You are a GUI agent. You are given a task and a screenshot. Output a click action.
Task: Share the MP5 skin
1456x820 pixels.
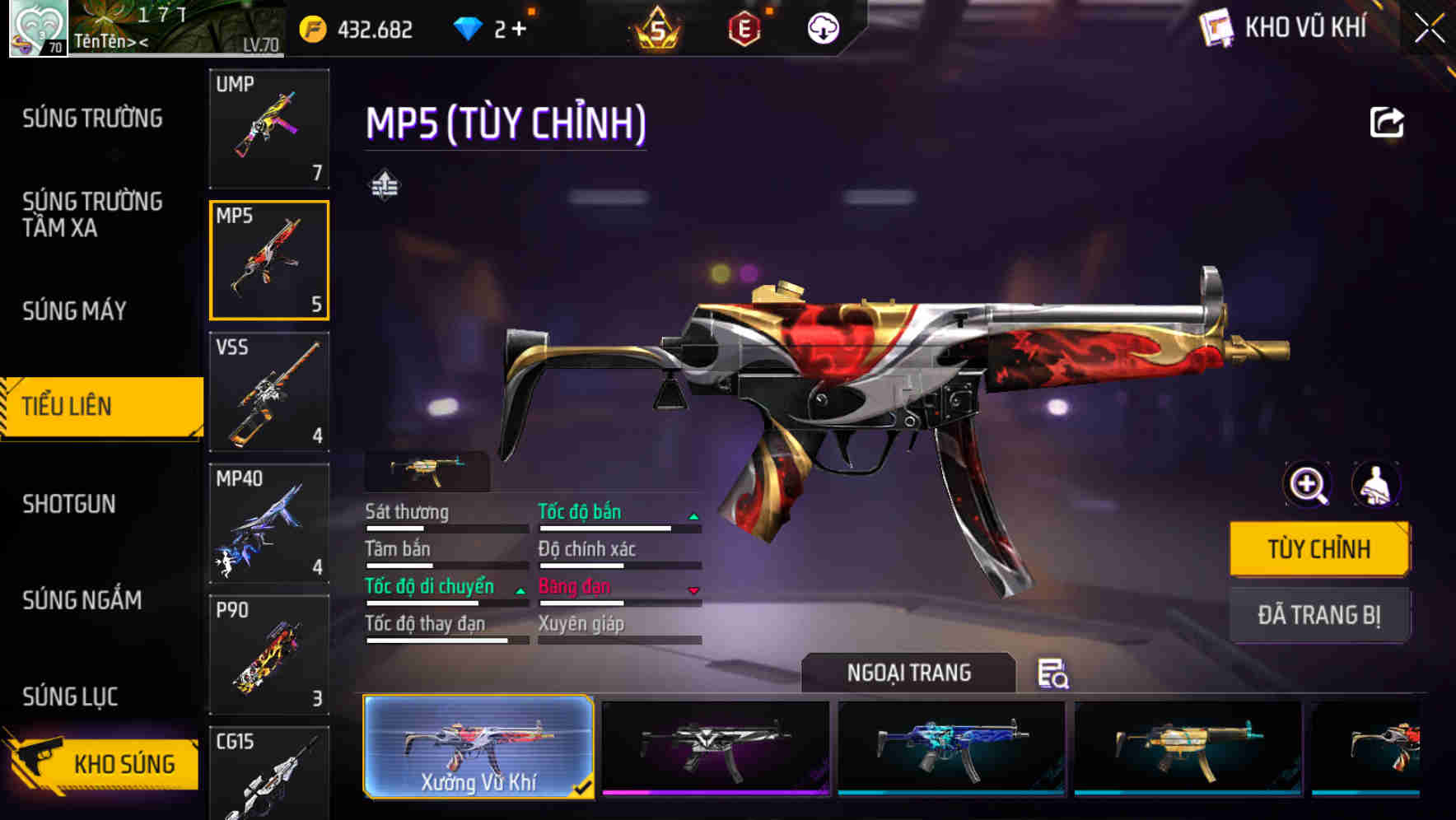coord(1387,123)
